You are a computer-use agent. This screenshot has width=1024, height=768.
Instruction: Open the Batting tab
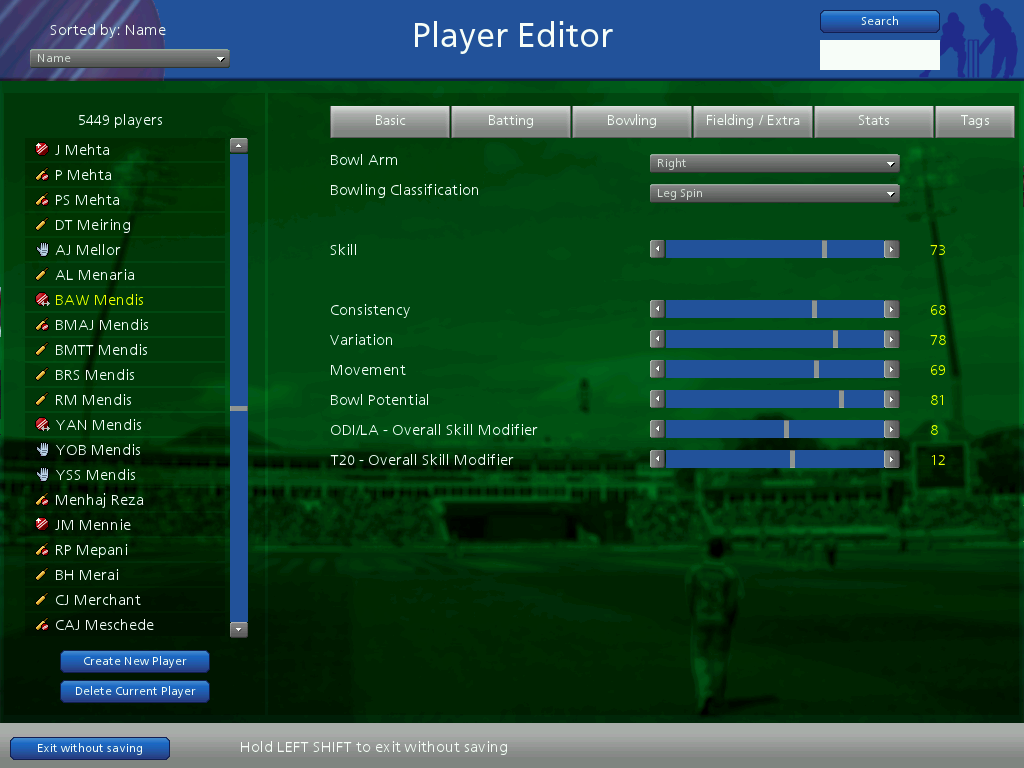point(511,121)
